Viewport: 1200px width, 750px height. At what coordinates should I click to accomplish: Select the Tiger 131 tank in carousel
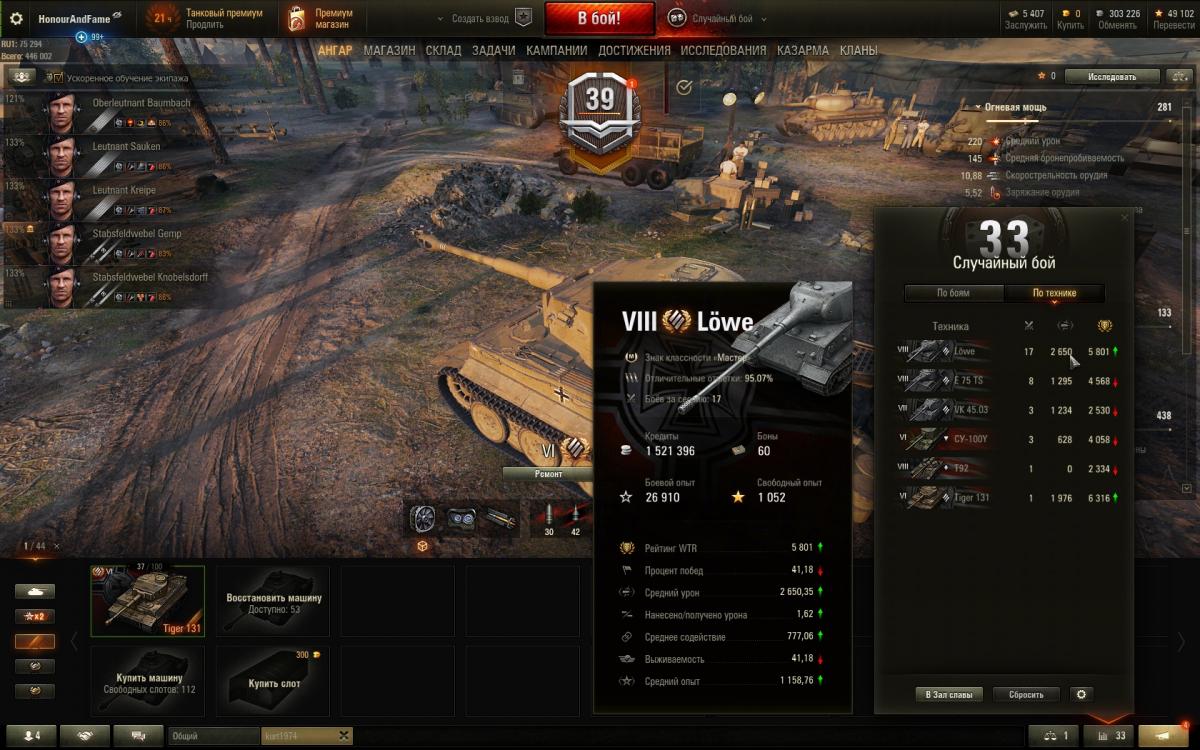point(148,600)
